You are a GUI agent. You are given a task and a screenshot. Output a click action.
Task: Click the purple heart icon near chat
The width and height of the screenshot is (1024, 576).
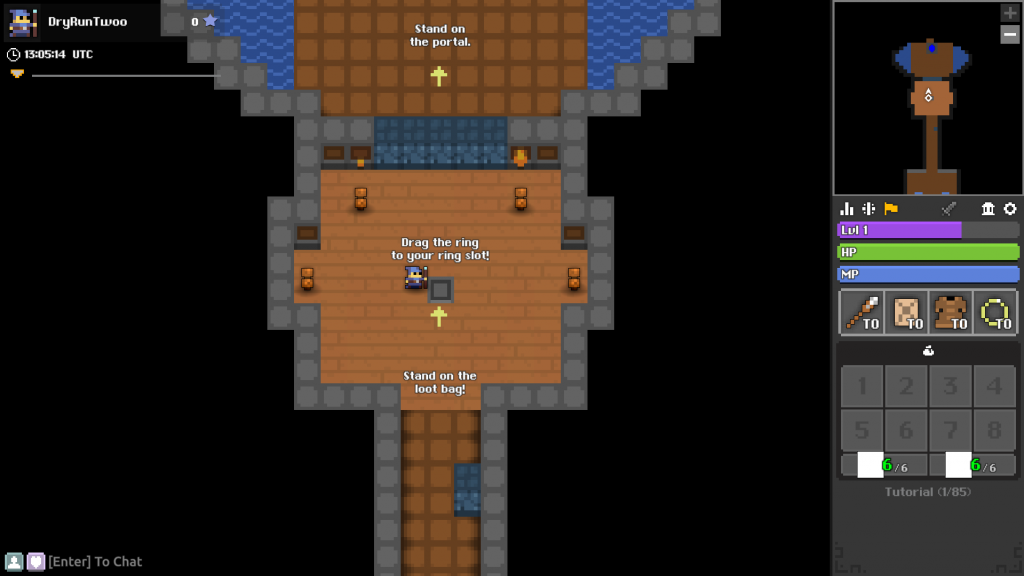[35, 562]
